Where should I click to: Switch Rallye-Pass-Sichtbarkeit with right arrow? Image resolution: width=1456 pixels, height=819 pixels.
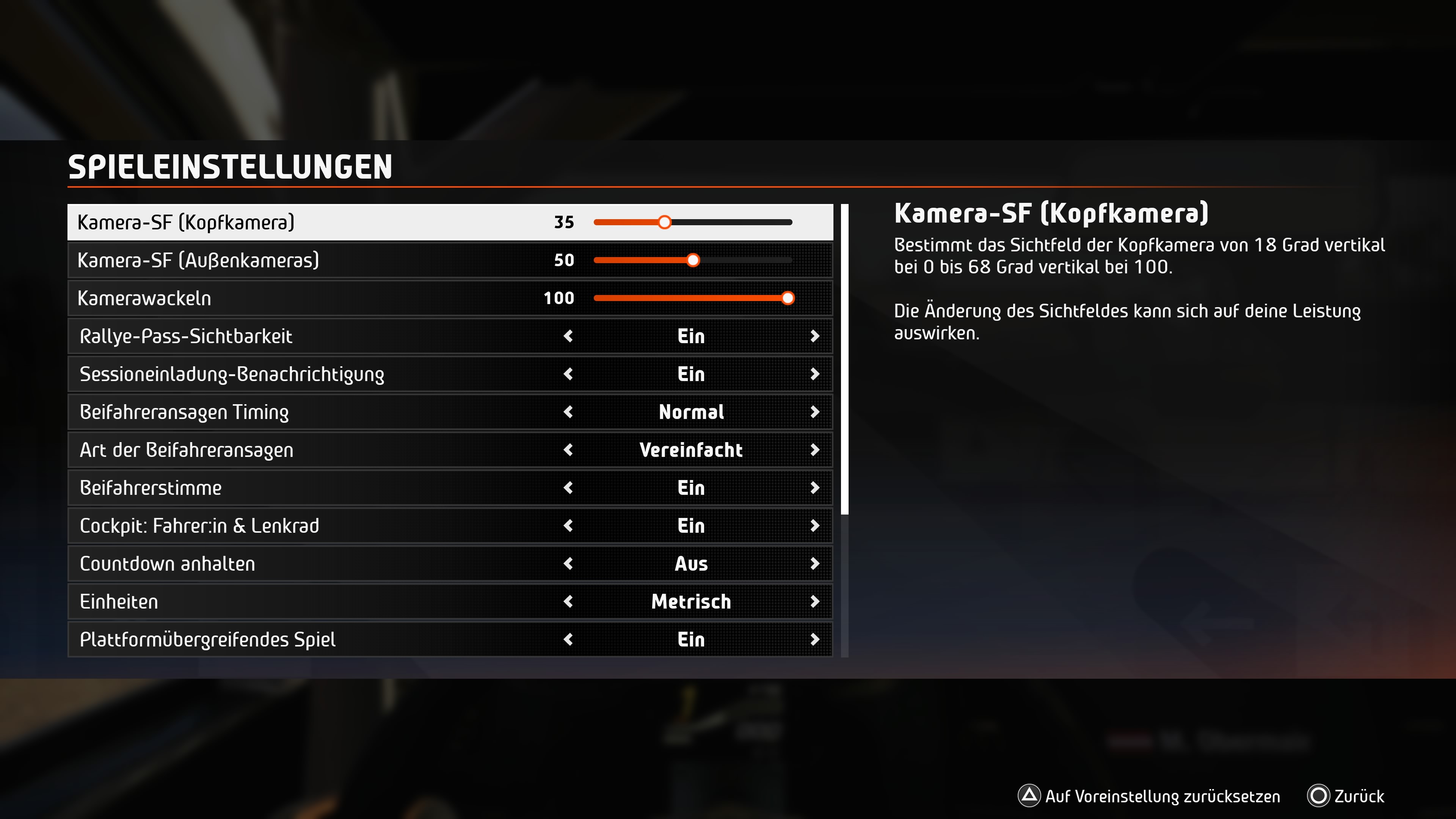[814, 336]
